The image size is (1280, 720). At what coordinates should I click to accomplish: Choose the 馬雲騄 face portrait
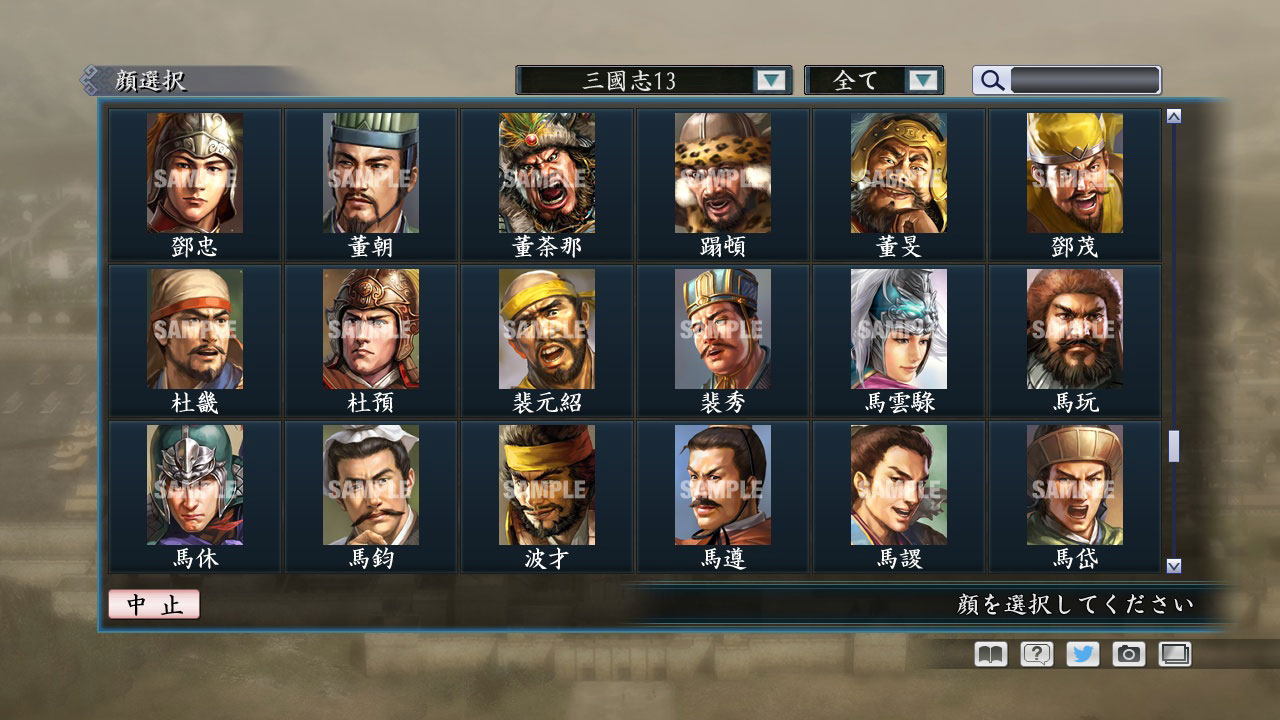(x=899, y=328)
